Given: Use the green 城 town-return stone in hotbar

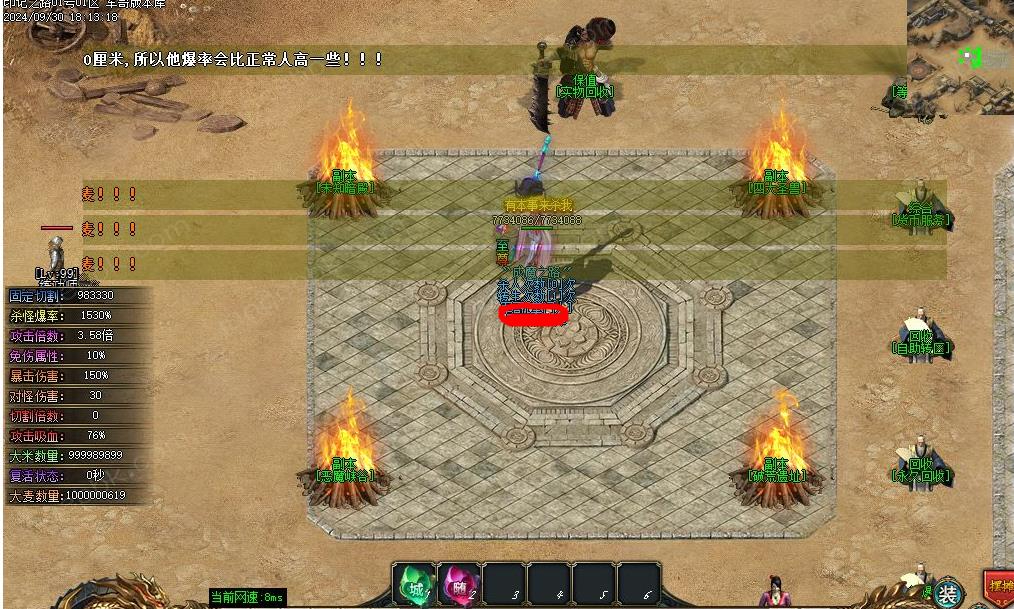Looking at the screenshot, I should [414, 586].
